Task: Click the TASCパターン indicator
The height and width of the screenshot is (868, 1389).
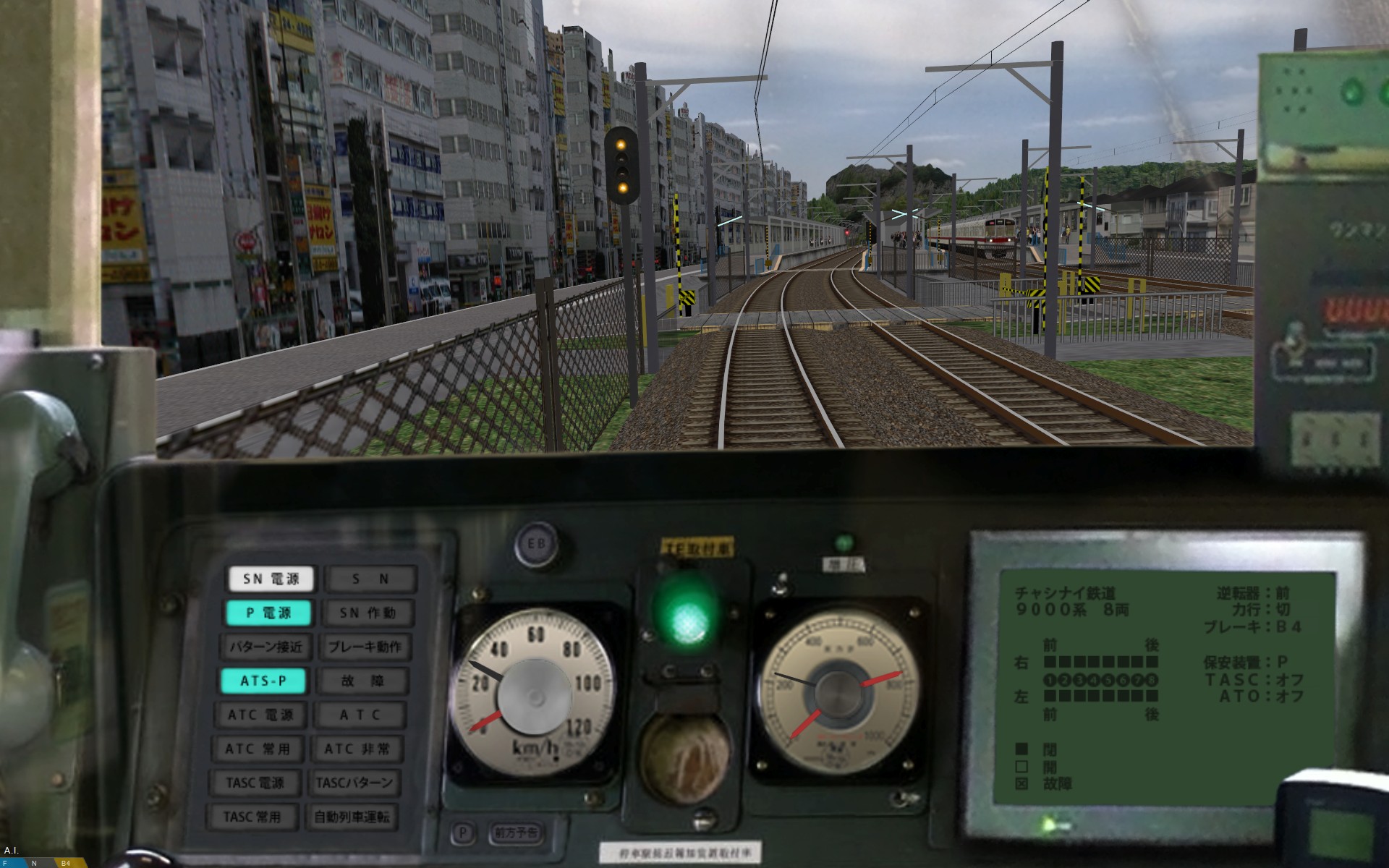Action: (x=354, y=783)
